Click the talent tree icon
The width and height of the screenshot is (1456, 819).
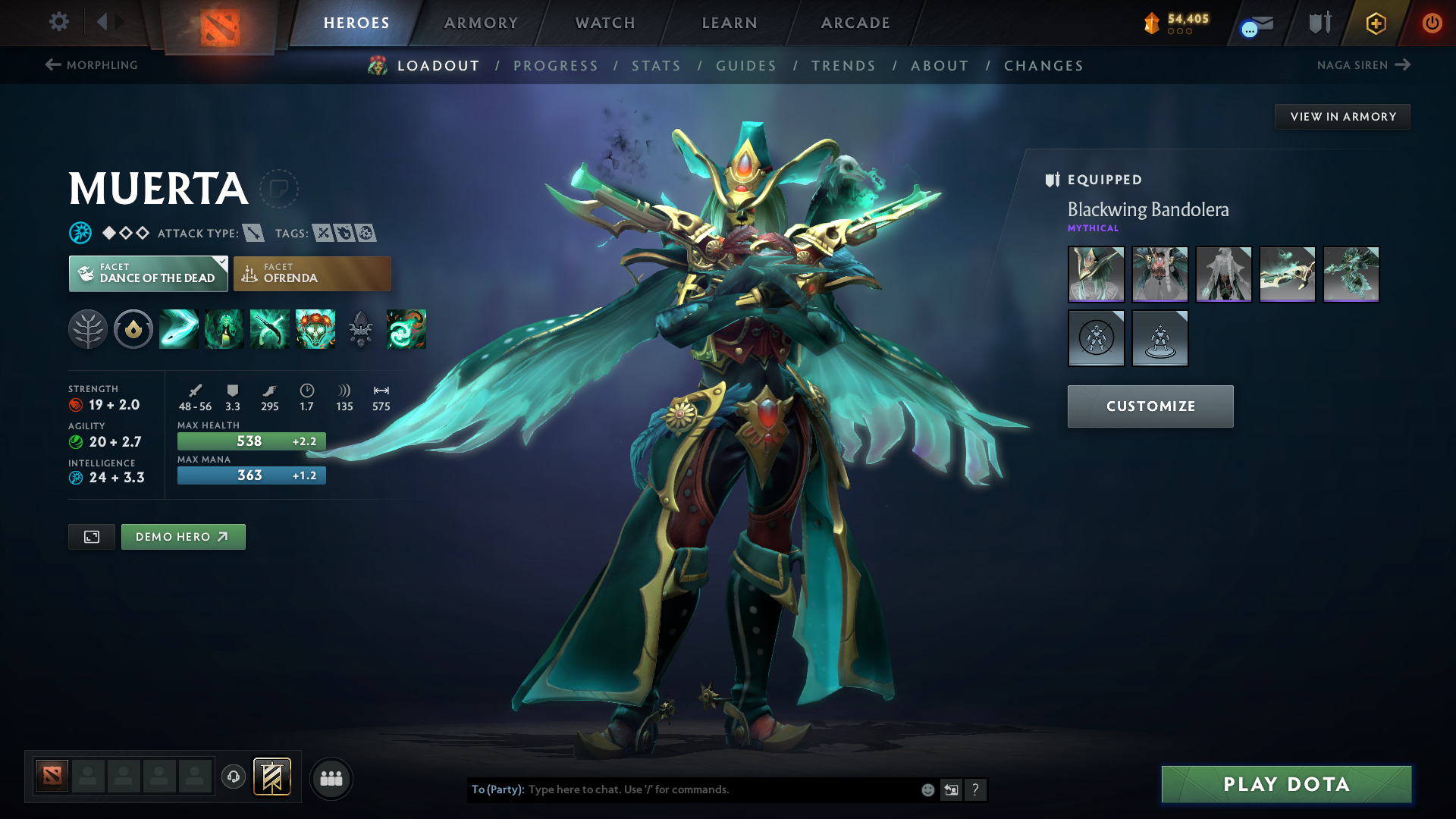point(87,329)
